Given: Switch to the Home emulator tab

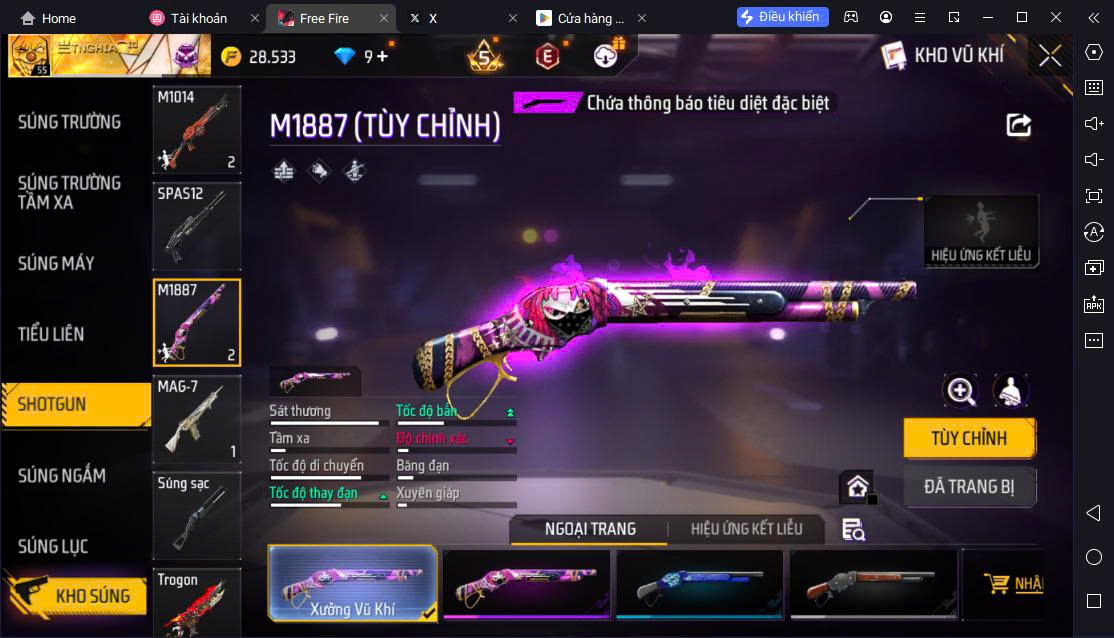Looking at the screenshot, I should pos(49,18).
